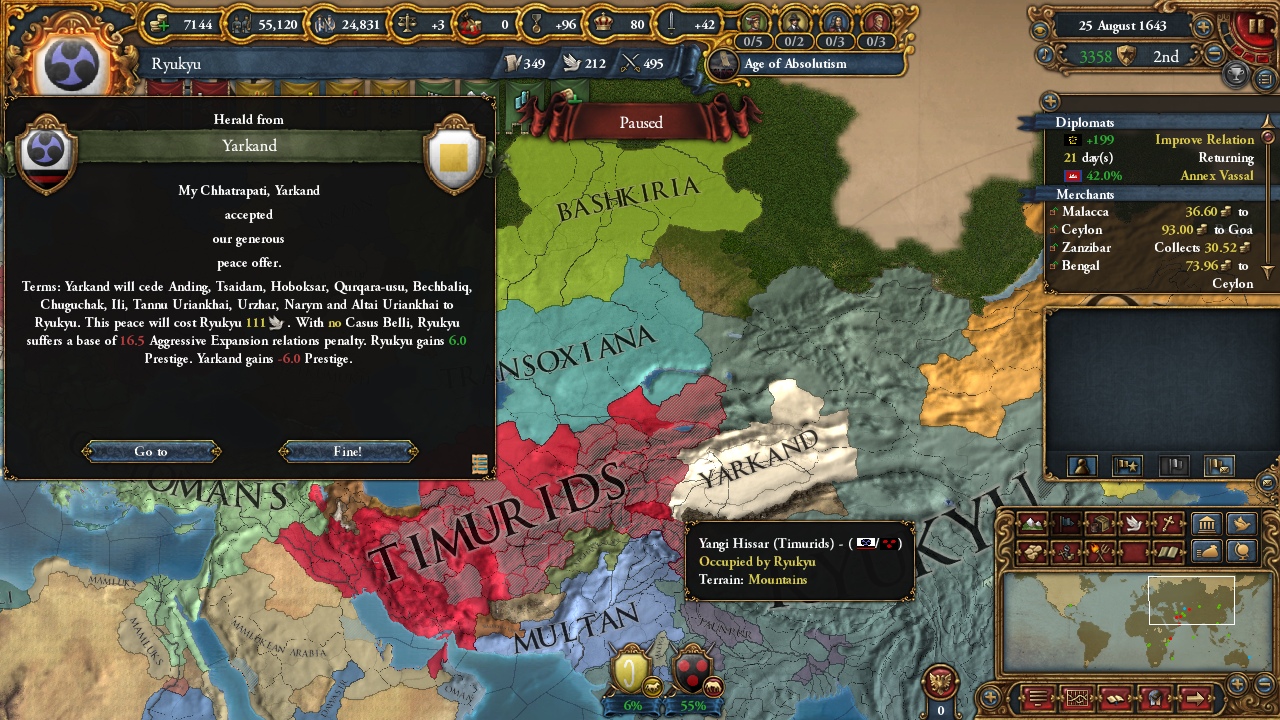Image resolution: width=1280 pixels, height=720 pixels.
Task: Increase game speed with plus button
Action: pos(1204,27)
